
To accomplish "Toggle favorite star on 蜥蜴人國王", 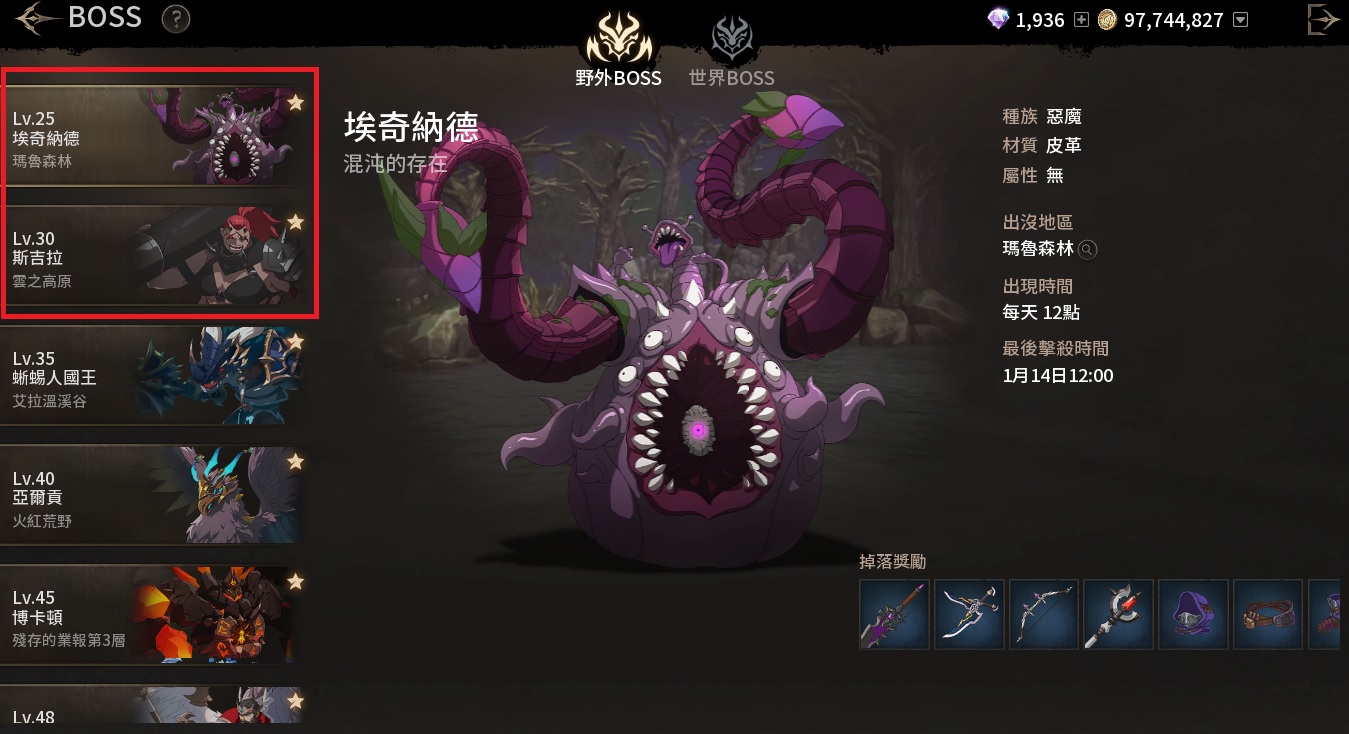I will click(295, 342).
